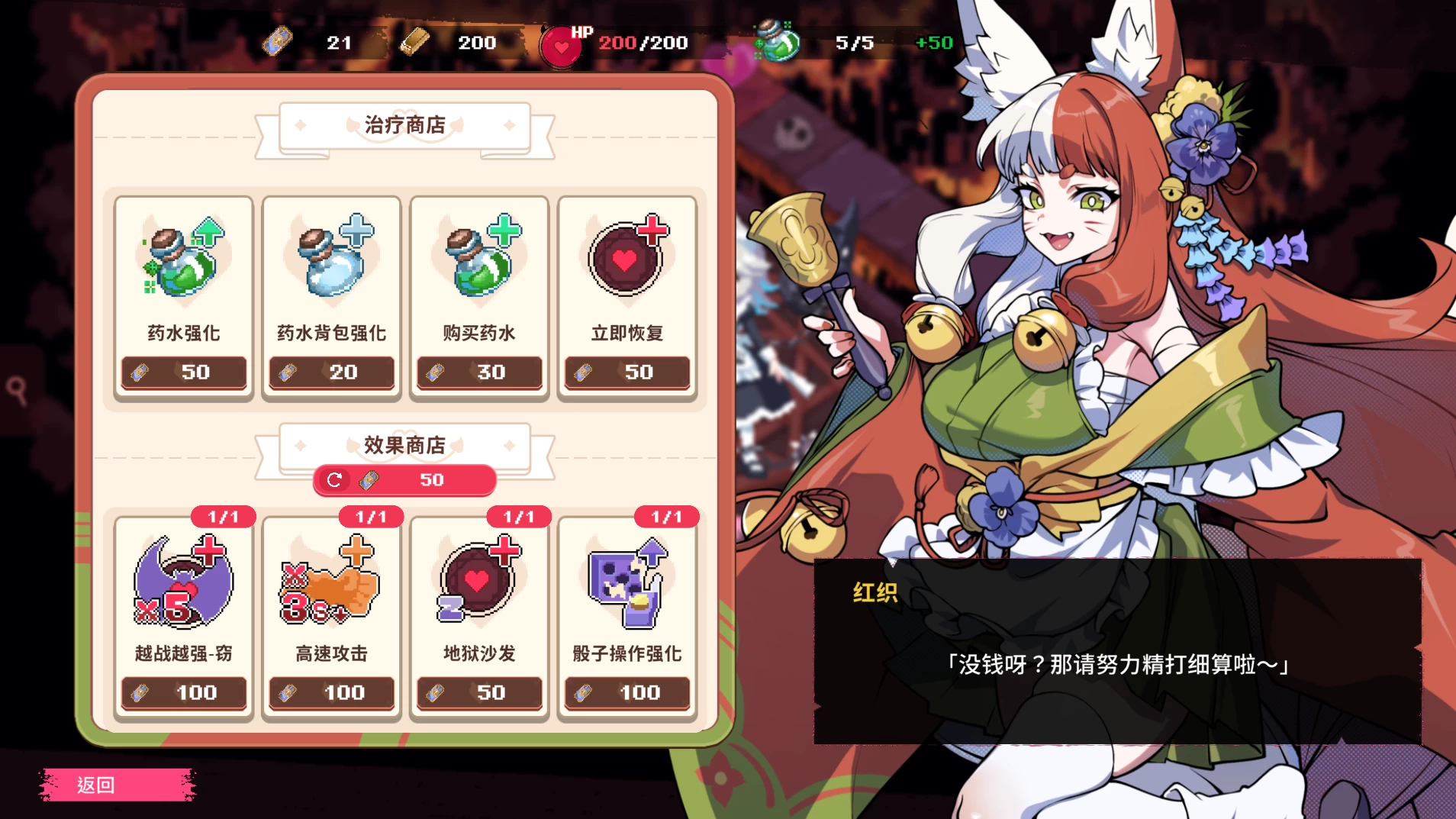Click the gold bar icon showing 200
Screen dimensions: 1456x819
click(414, 42)
